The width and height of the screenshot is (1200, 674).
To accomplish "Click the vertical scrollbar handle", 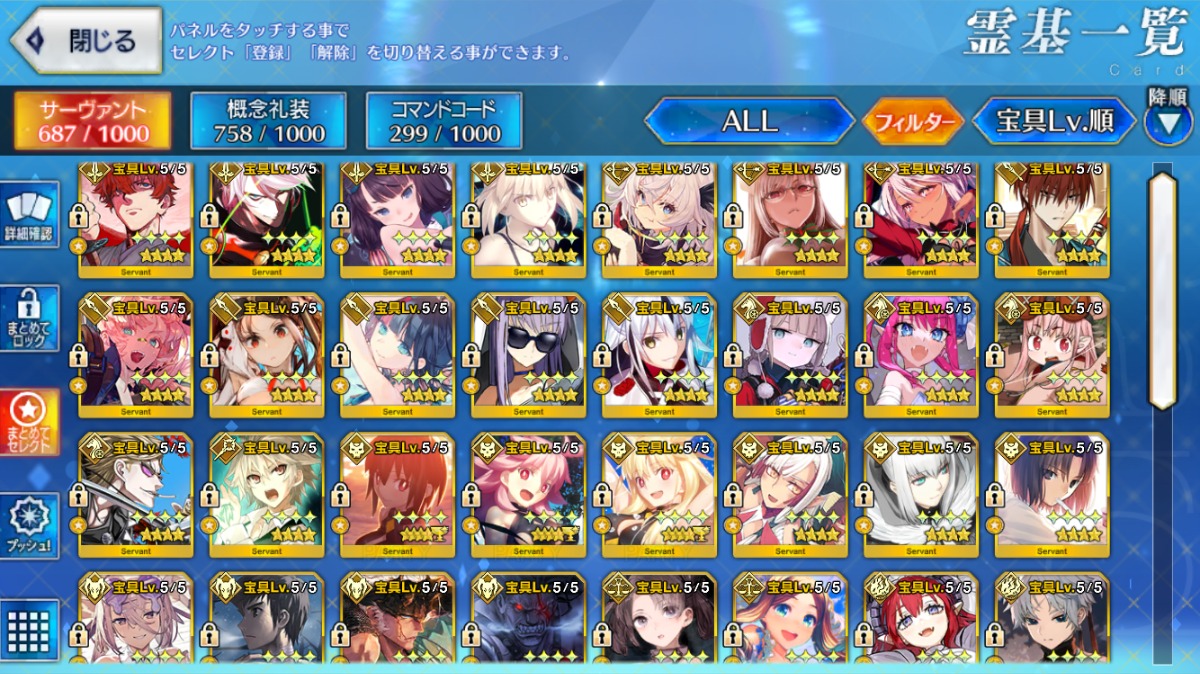I will coord(1162,290).
